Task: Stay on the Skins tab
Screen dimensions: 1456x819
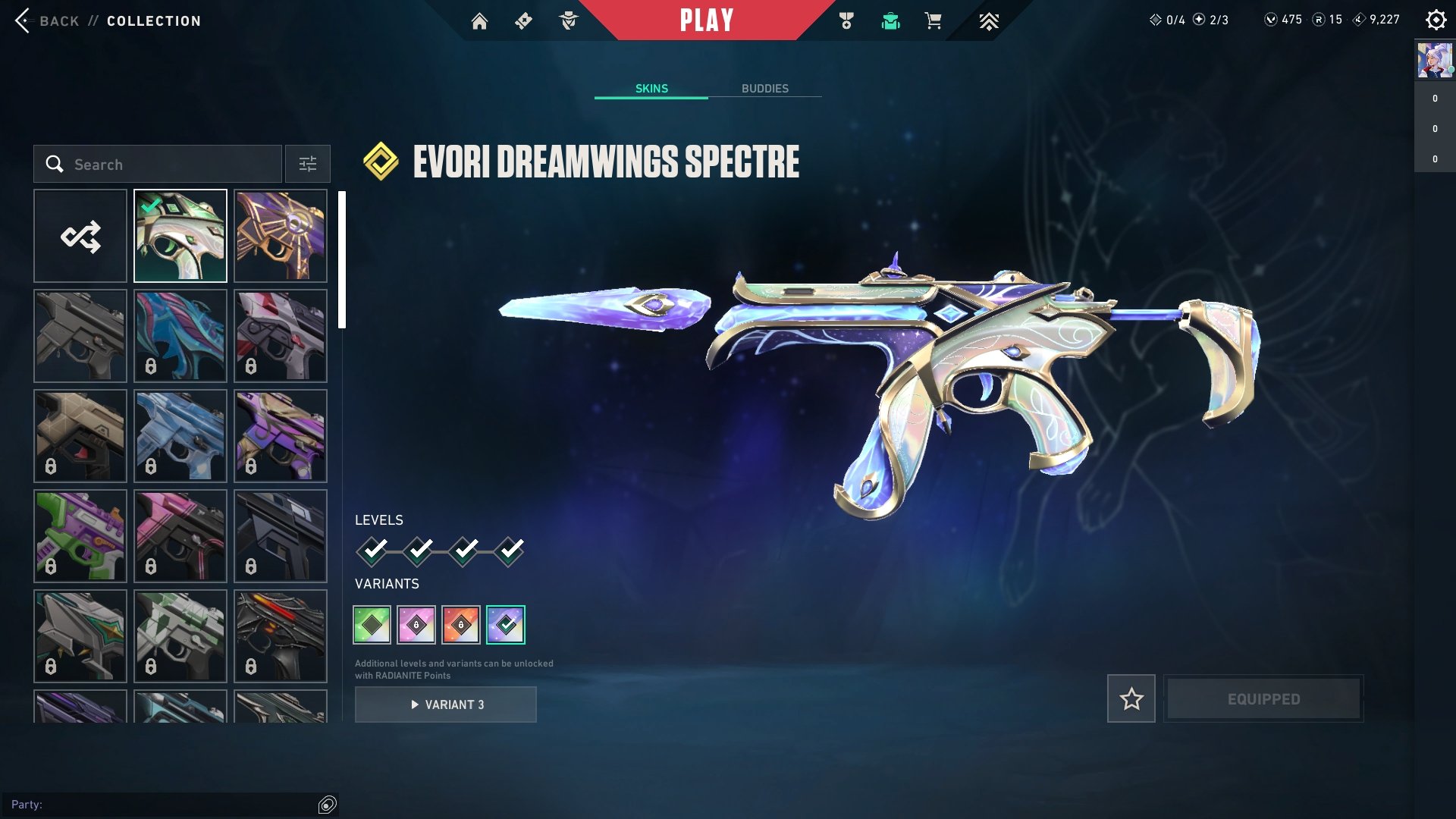Action: [x=651, y=88]
